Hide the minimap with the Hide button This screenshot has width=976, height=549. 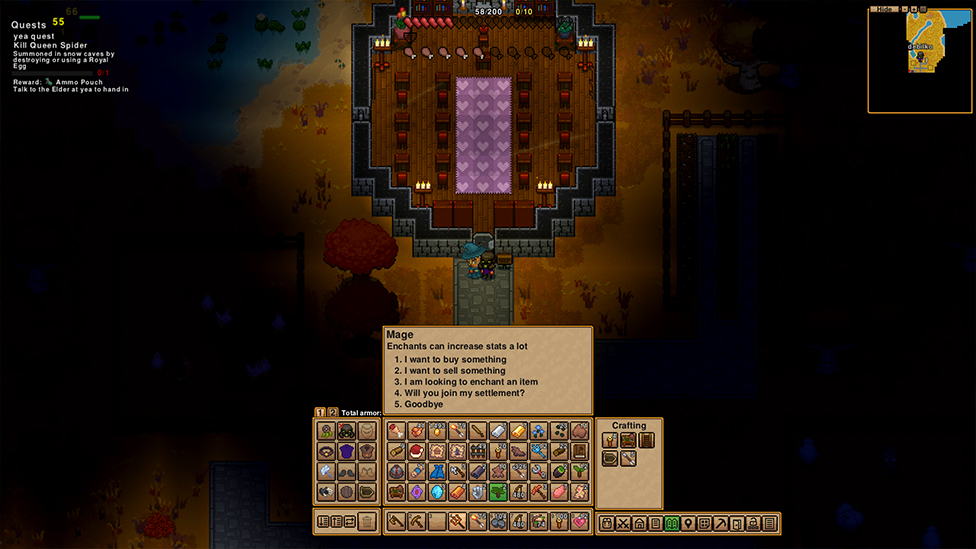883,9
